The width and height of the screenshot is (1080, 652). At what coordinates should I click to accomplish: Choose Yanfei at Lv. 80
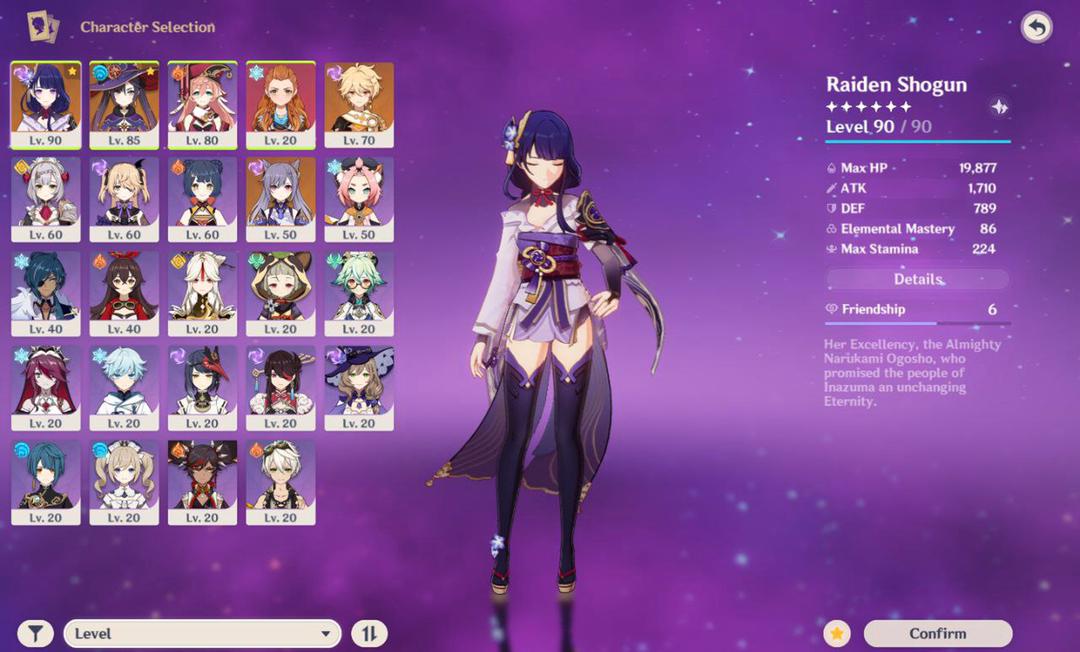(202, 104)
